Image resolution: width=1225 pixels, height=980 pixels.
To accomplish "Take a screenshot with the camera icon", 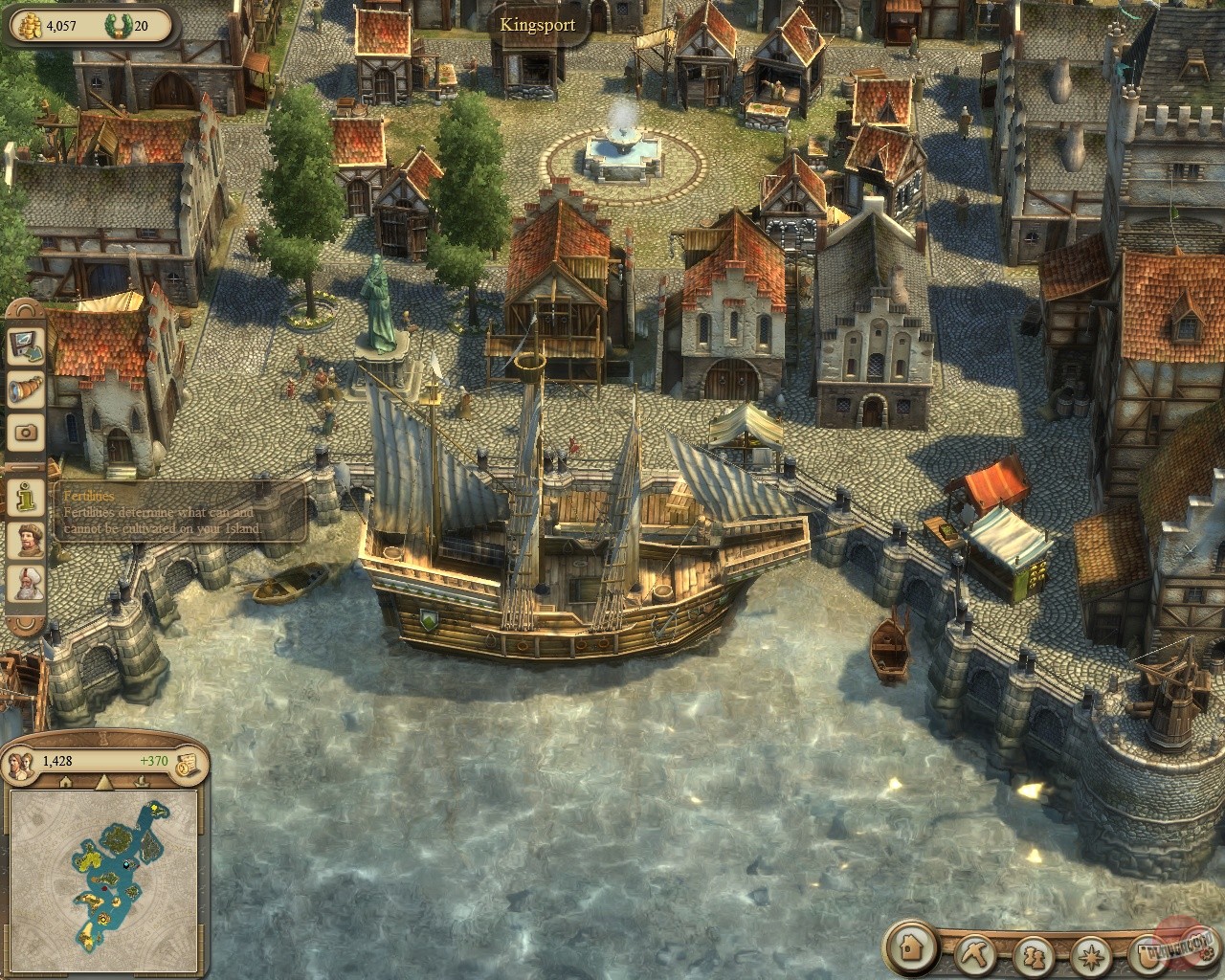I will [x=27, y=432].
